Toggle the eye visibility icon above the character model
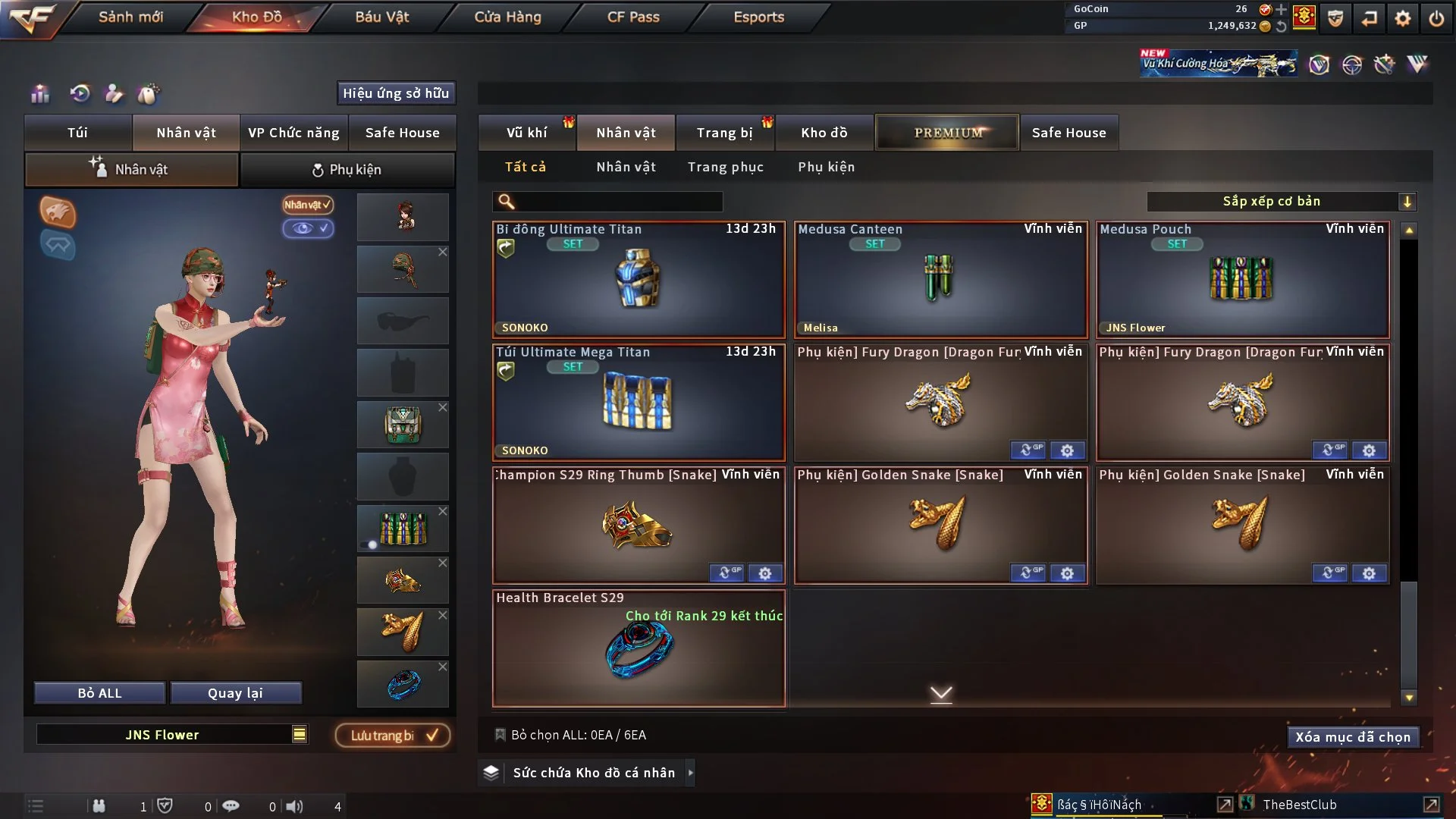The height and width of the screenshot is (819, 1456). tap(309, 228)
